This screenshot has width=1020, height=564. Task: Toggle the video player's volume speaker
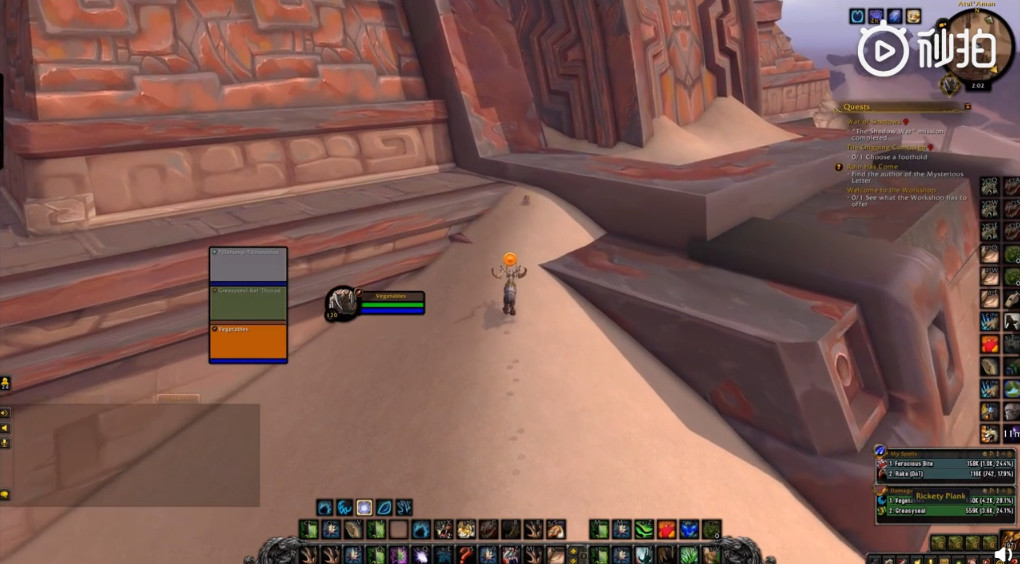click(1003, 553)
